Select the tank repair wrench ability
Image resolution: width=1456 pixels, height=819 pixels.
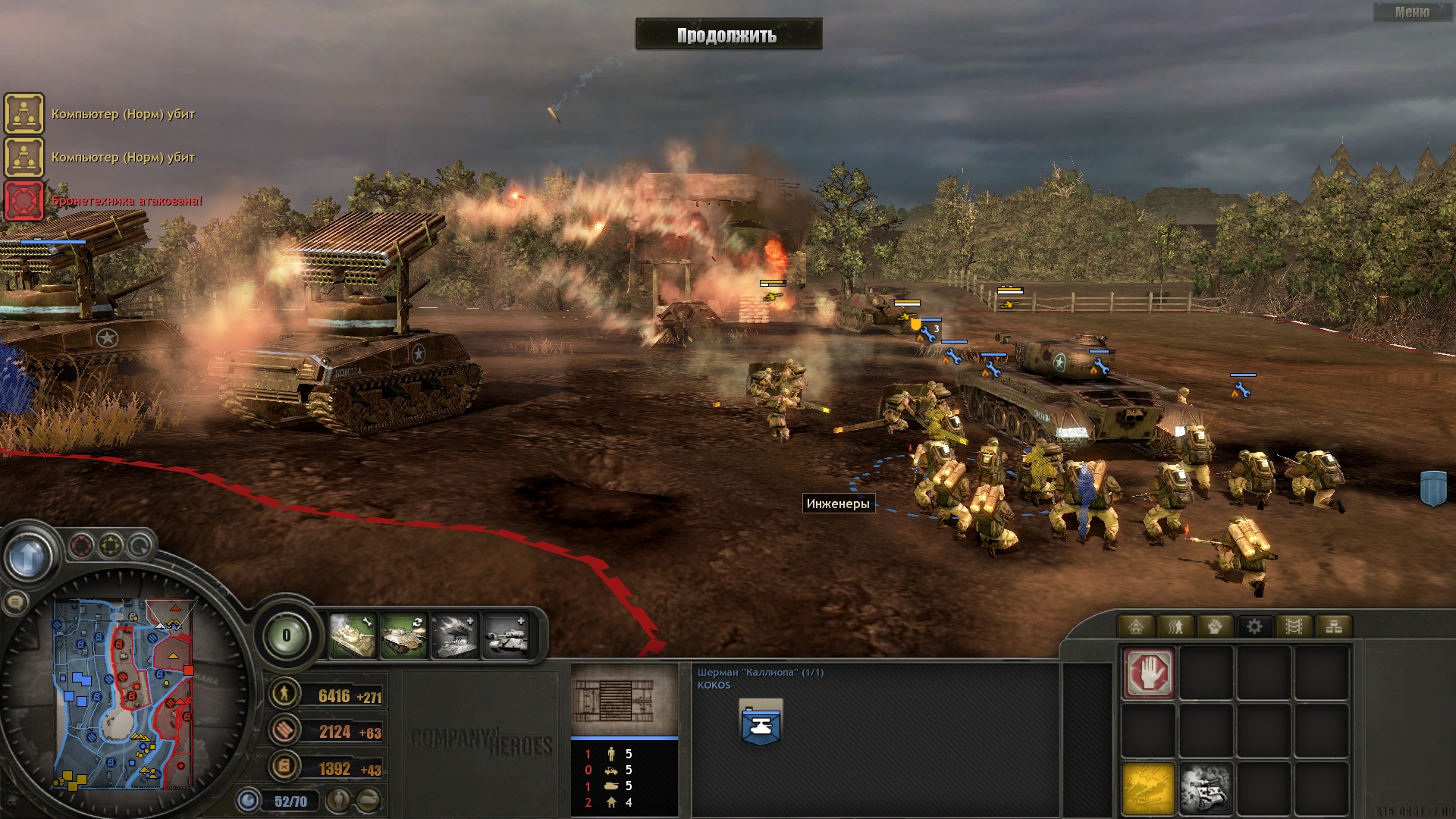(x=353, y=635)
